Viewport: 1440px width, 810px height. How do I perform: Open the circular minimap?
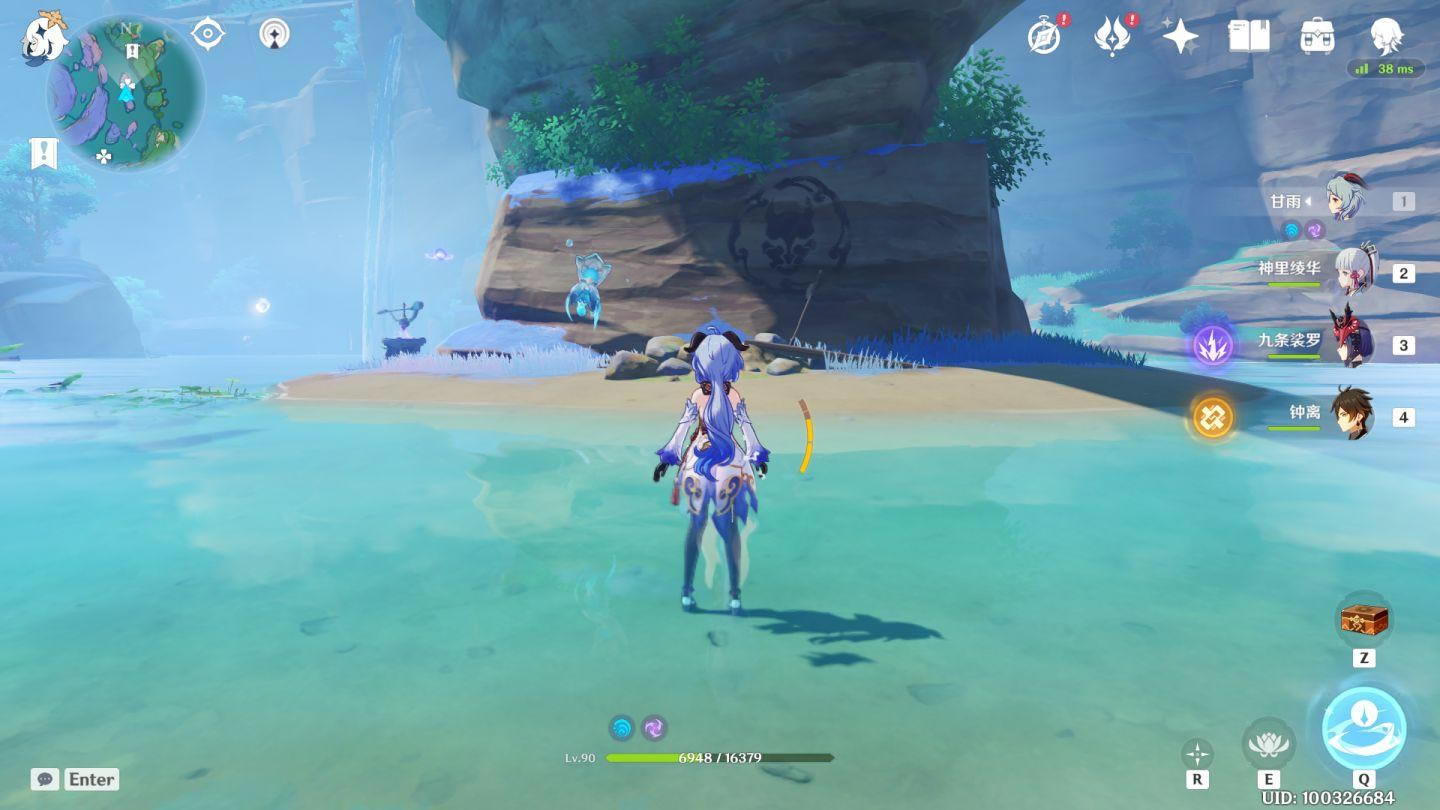[126, 92]
